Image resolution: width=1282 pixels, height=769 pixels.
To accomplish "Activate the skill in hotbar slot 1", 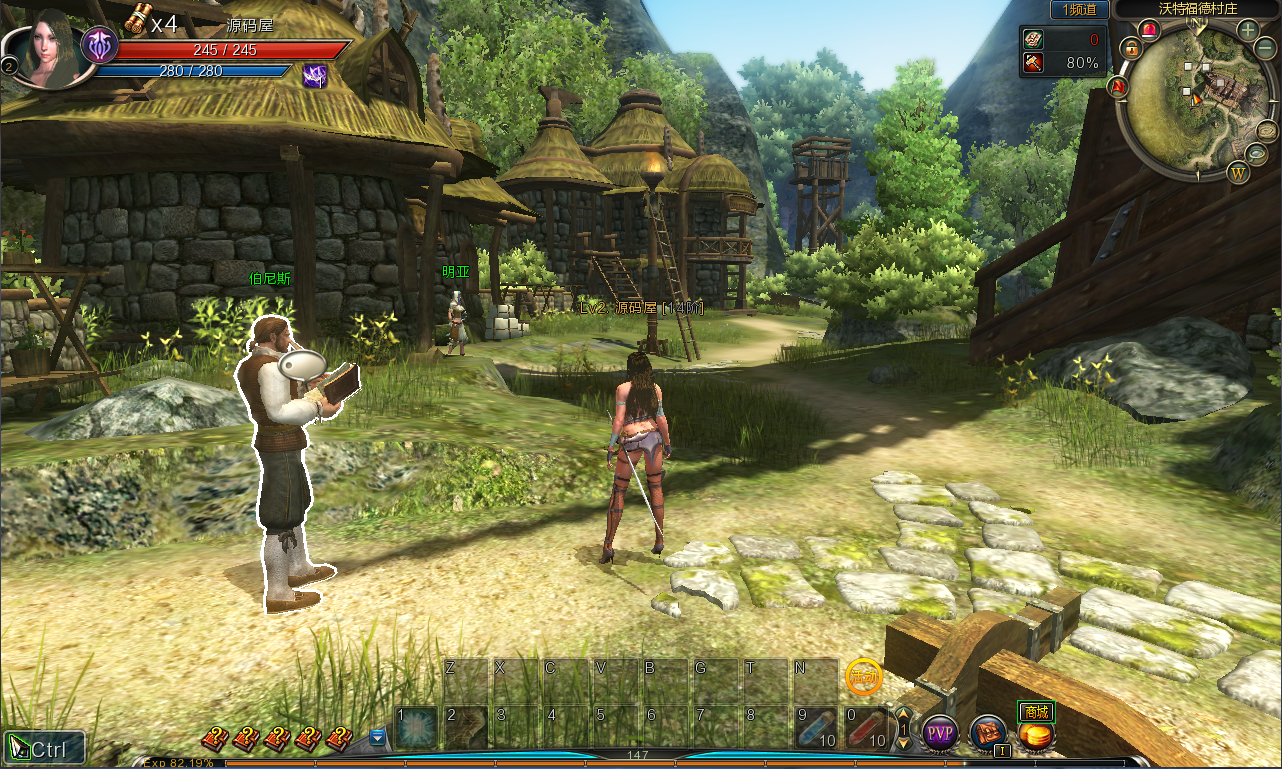I will tap(416, 728).
